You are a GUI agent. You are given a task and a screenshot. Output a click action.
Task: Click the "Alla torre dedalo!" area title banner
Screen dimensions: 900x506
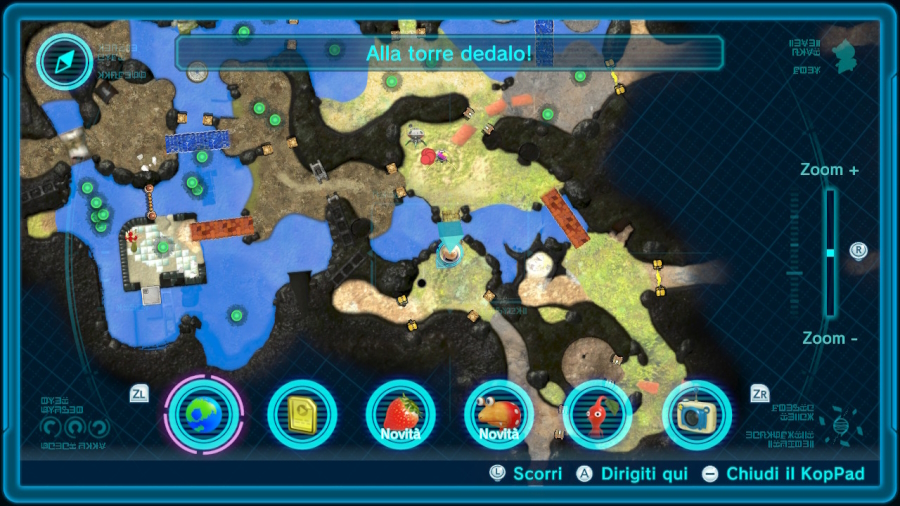449,53
